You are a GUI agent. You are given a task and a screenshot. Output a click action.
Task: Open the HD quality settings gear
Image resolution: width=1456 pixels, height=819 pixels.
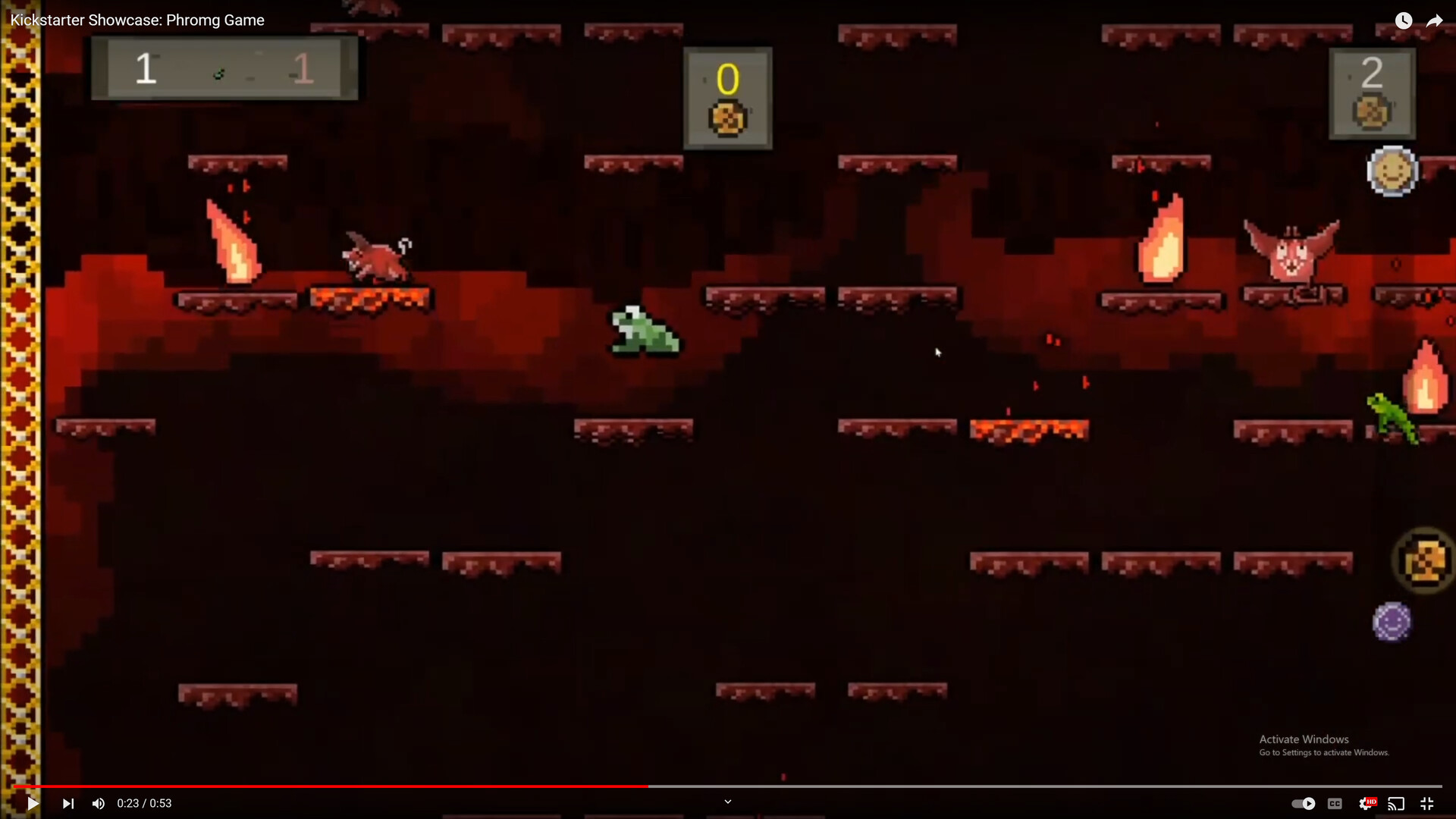(1369, 803)
